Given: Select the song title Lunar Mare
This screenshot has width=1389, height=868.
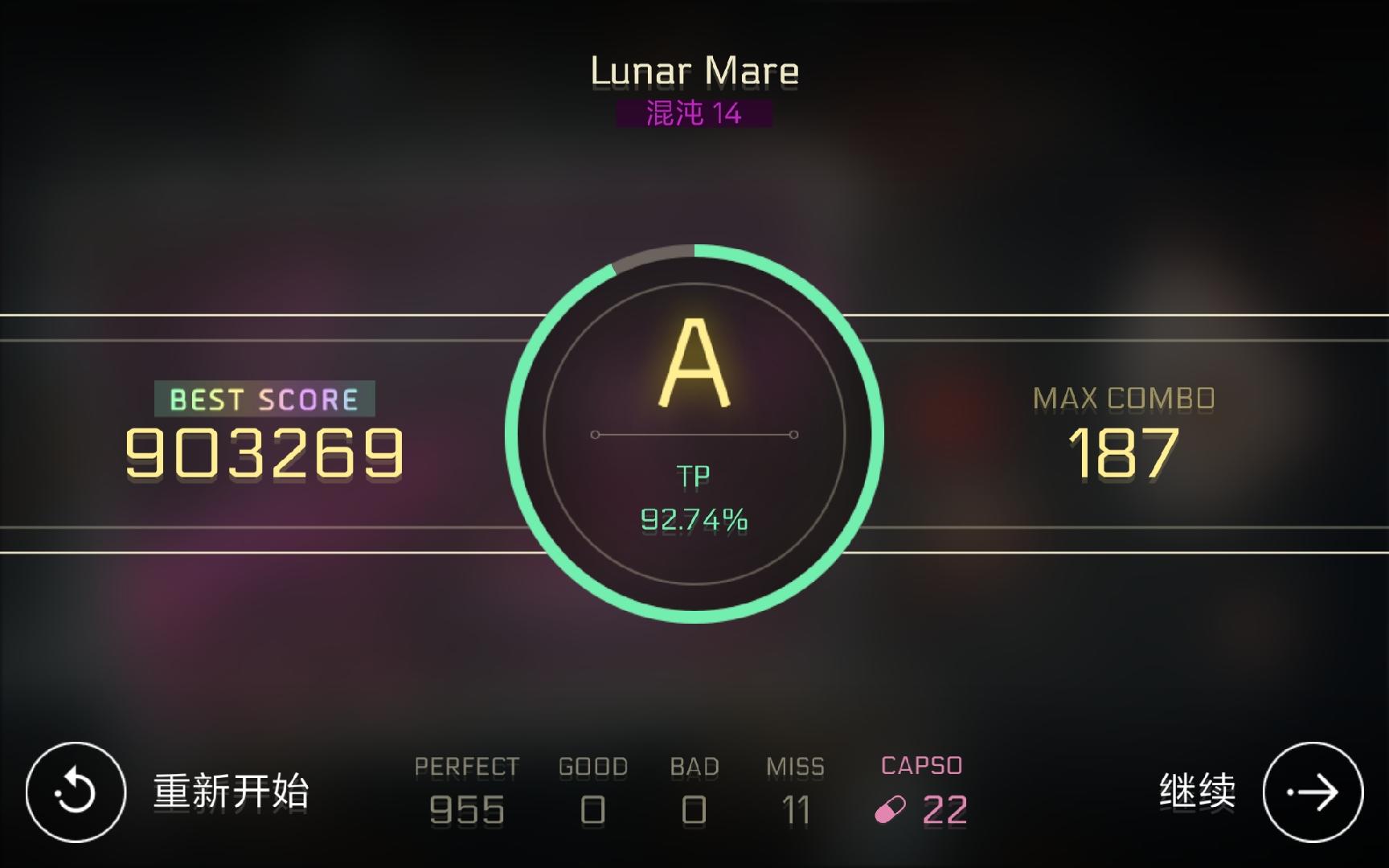Looking at the screenshot, I should [x=694, y=70].
